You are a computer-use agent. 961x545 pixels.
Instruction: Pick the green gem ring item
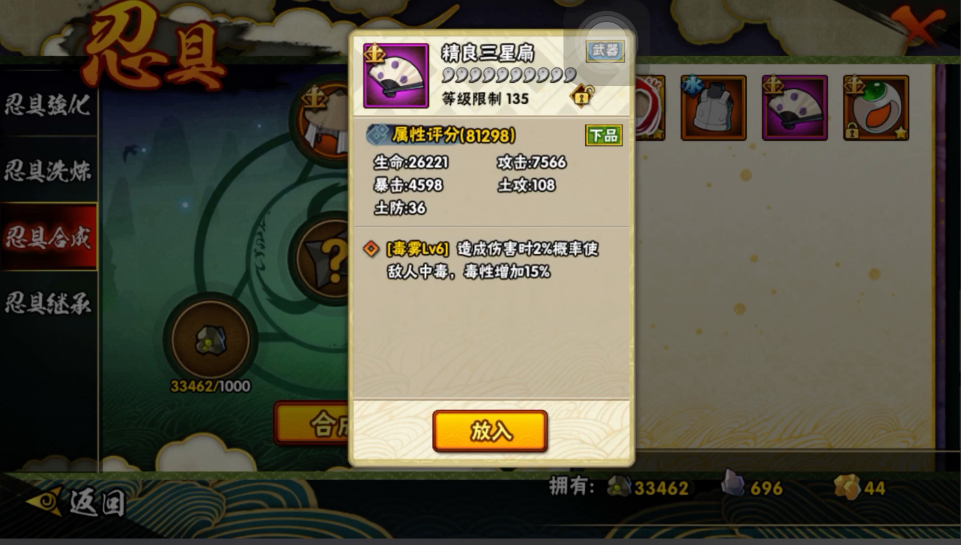click(875, 108)
